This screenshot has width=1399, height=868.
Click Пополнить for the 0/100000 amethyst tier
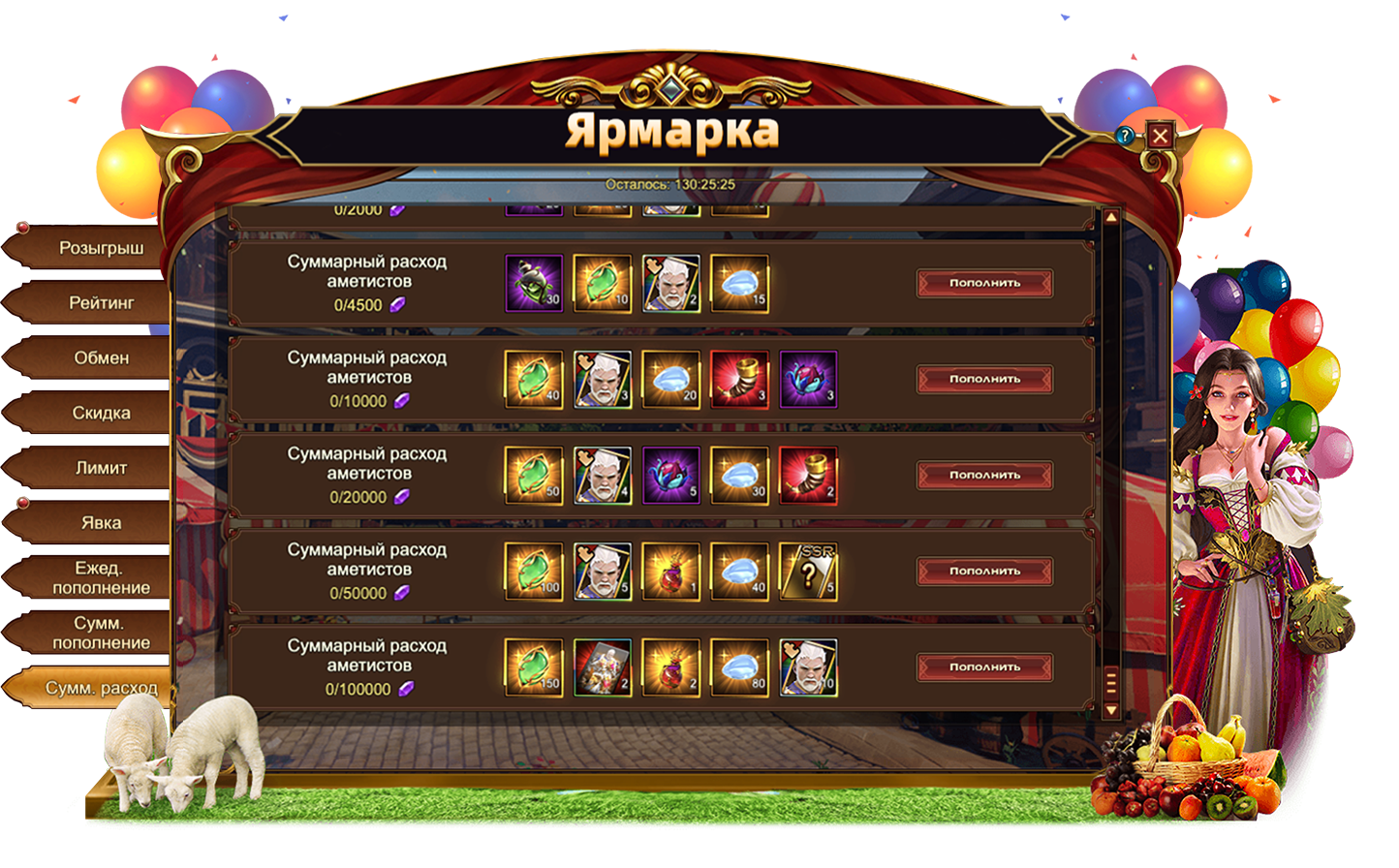984,666
